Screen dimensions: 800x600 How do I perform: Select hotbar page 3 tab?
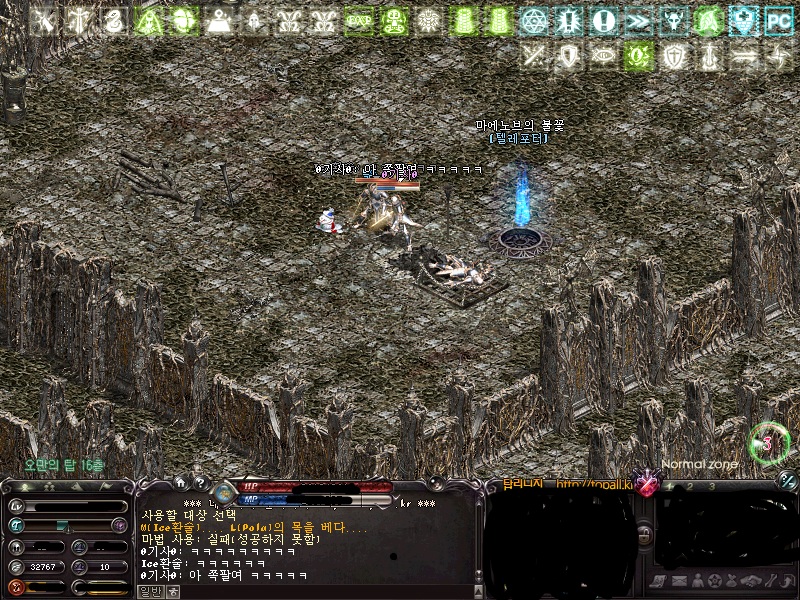coord(711,485)
